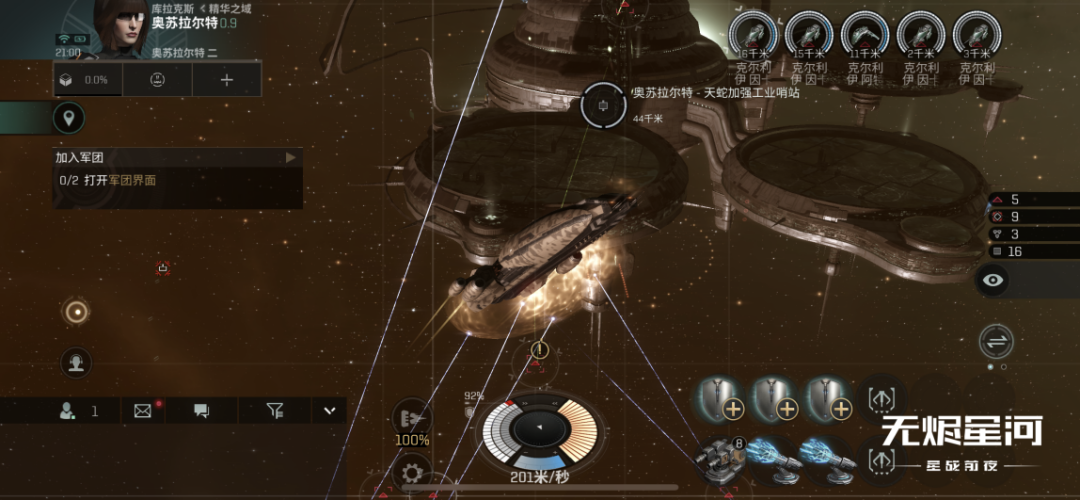The image size is (1080, 500).
Task: Open the 打开军团界面 objective
Action: click(120, 181)
